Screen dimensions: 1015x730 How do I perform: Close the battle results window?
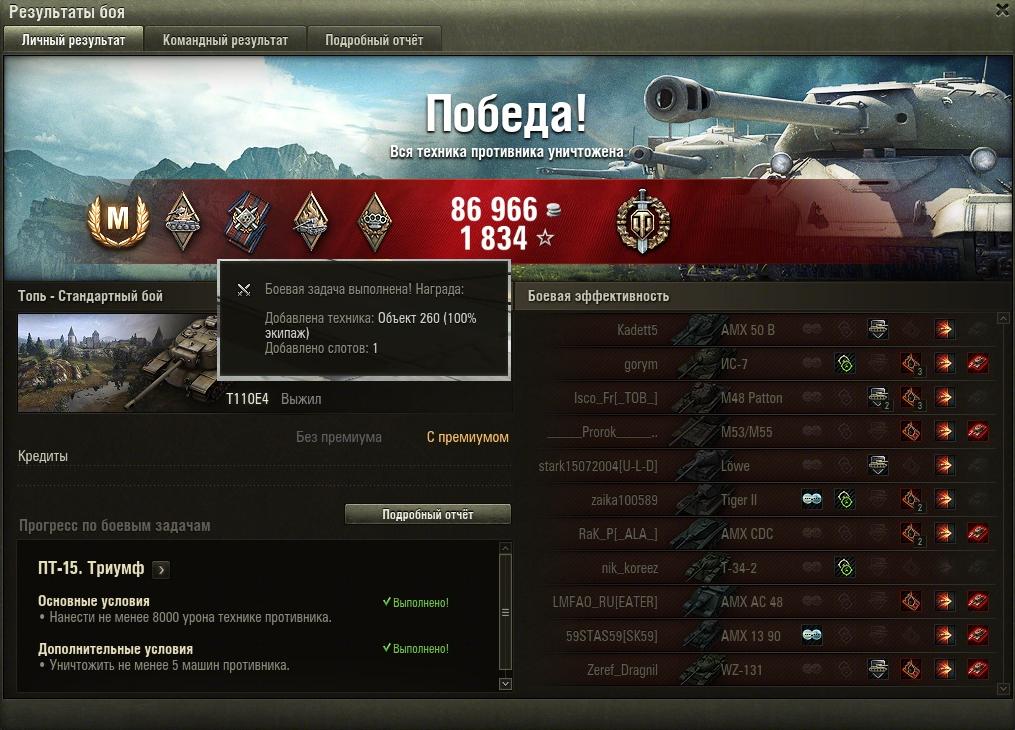tap(1002, 10)
